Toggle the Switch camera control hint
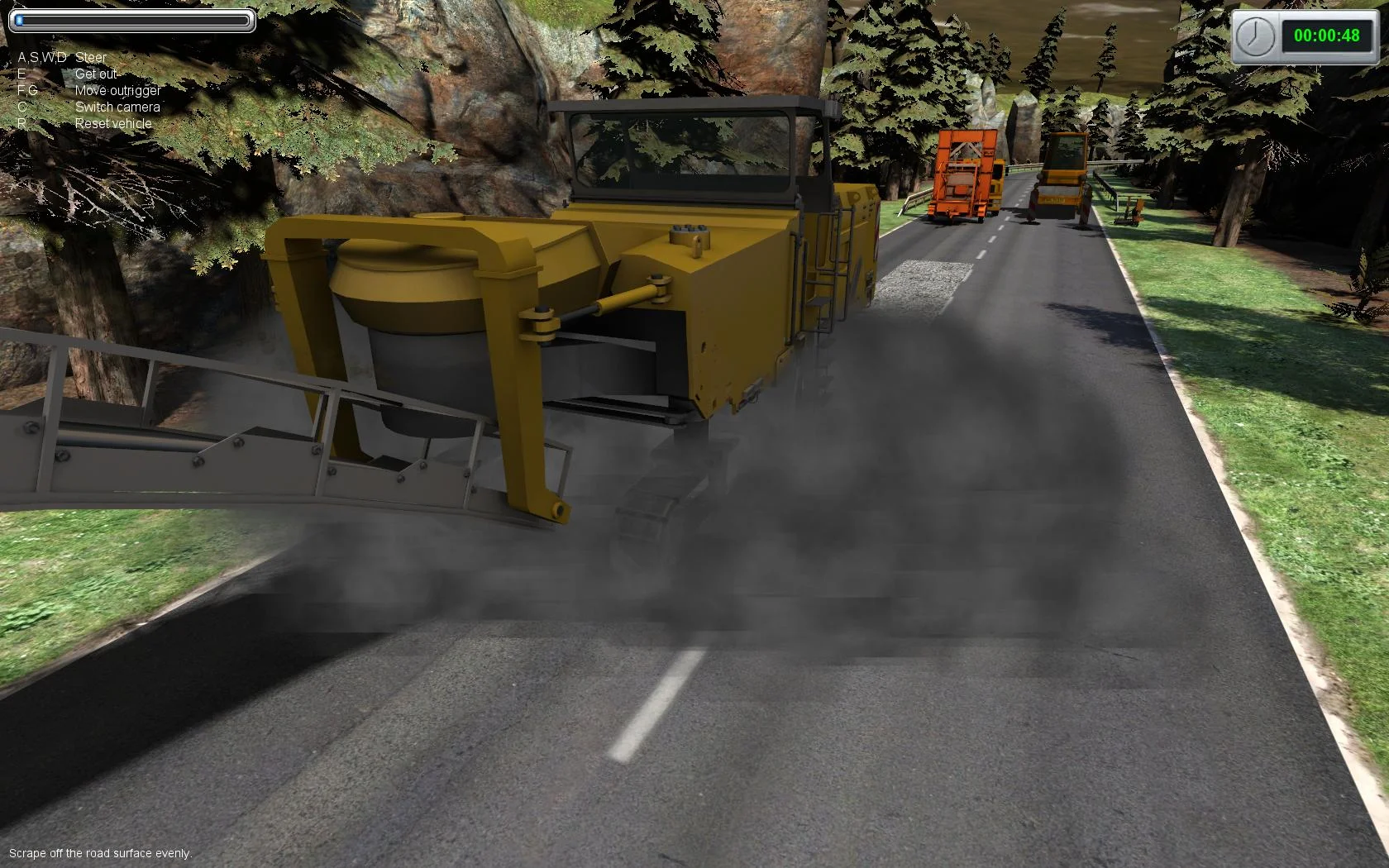This screenshot has width=1389, height=868. pos(116,107)
